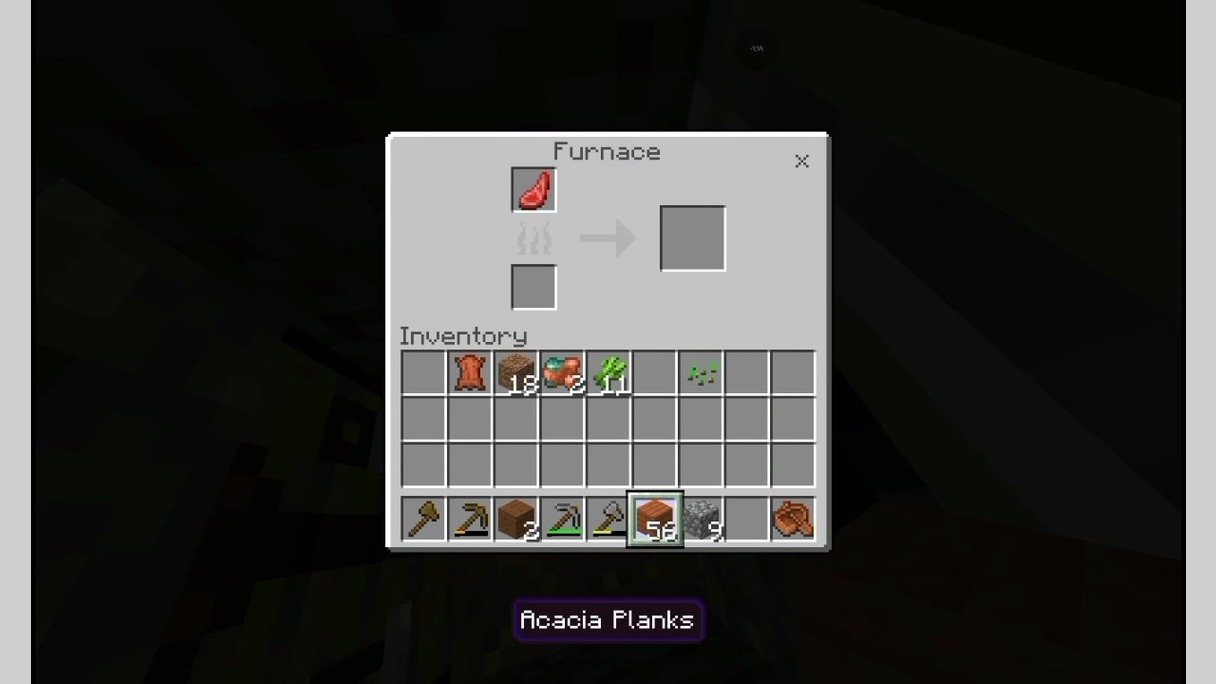This screenshot has height=684, width=1216.
Task: Select the stone pickaxe in the hotbar
Action: [562, 519]
